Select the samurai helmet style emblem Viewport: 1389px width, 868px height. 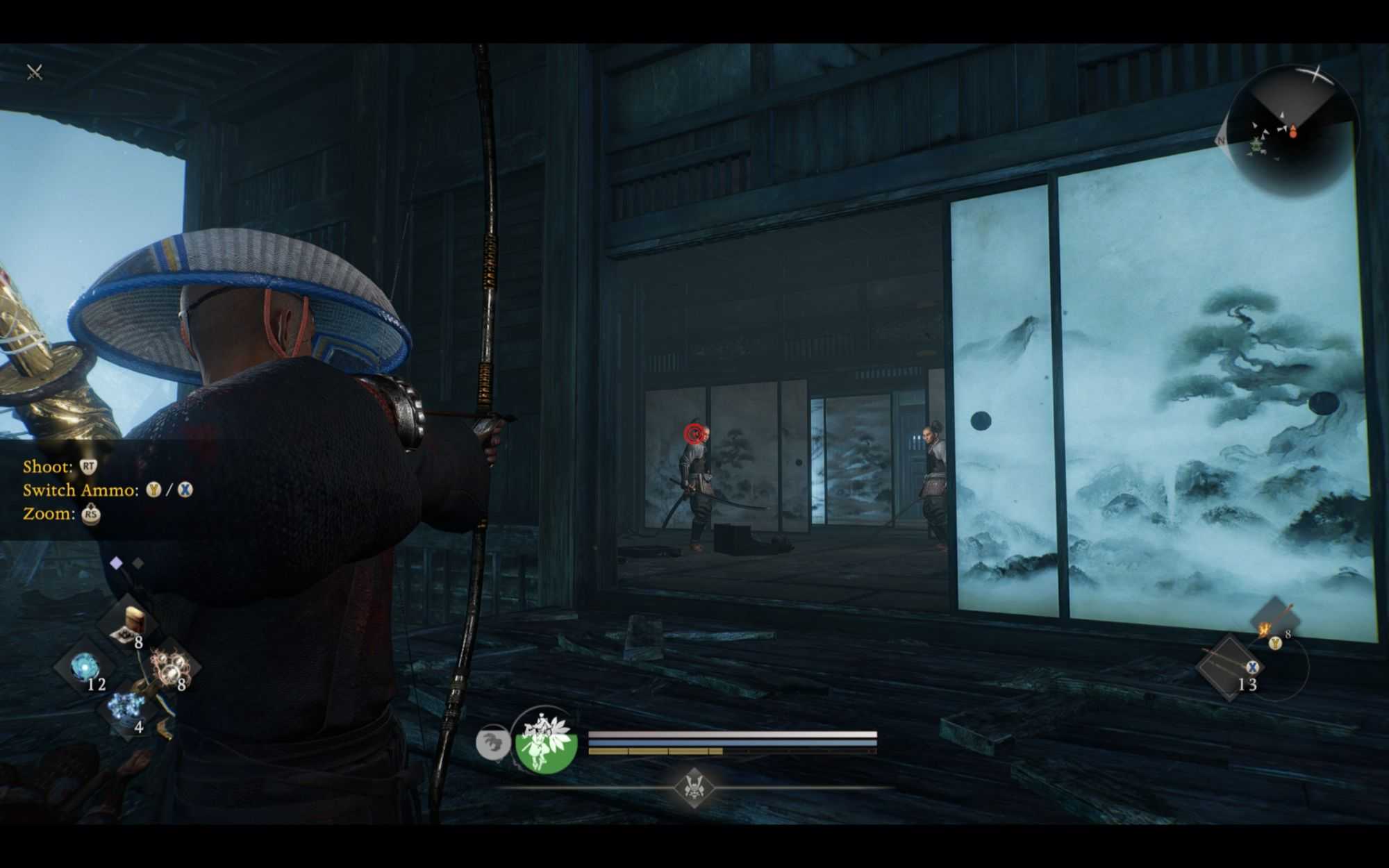click(693, 787)
